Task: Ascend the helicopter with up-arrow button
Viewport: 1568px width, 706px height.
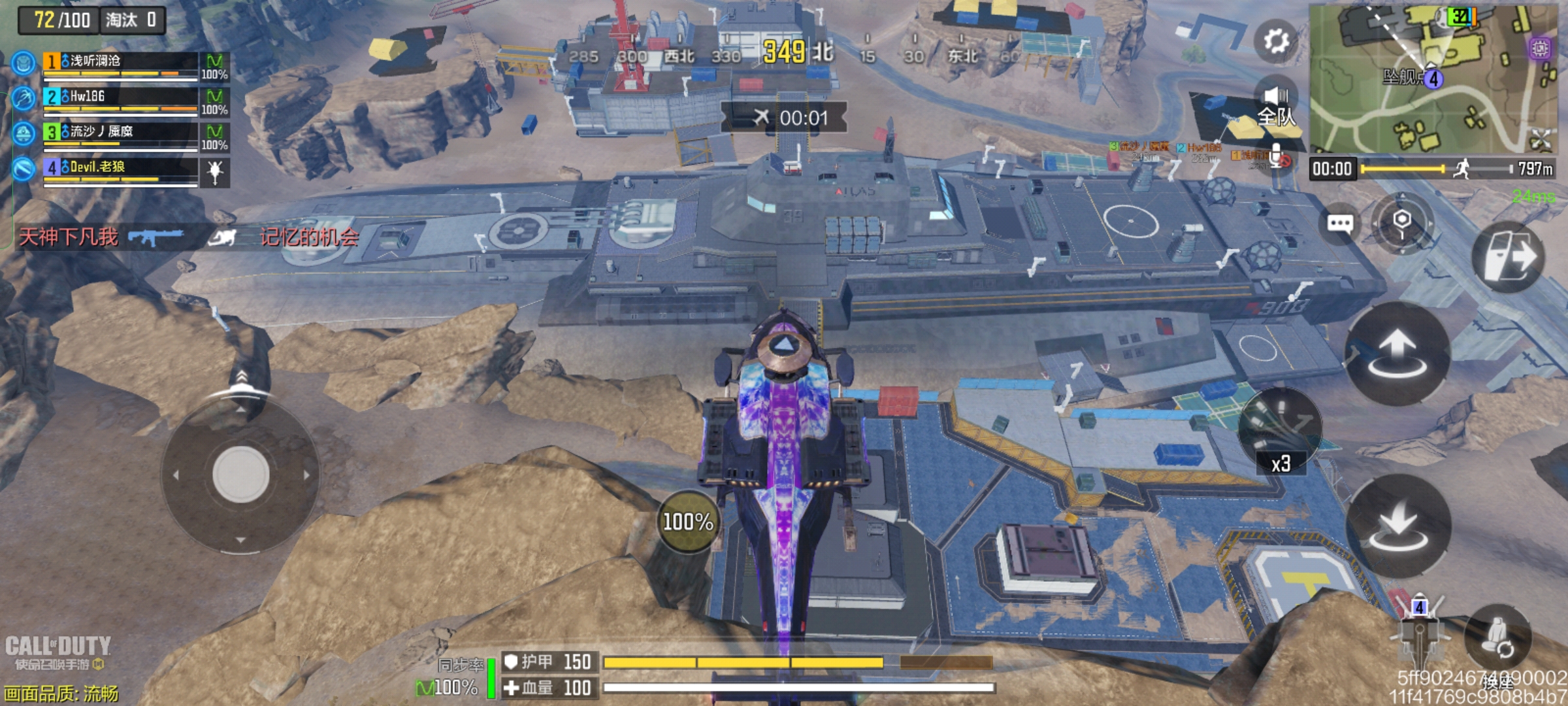Action: [1397, 354]
